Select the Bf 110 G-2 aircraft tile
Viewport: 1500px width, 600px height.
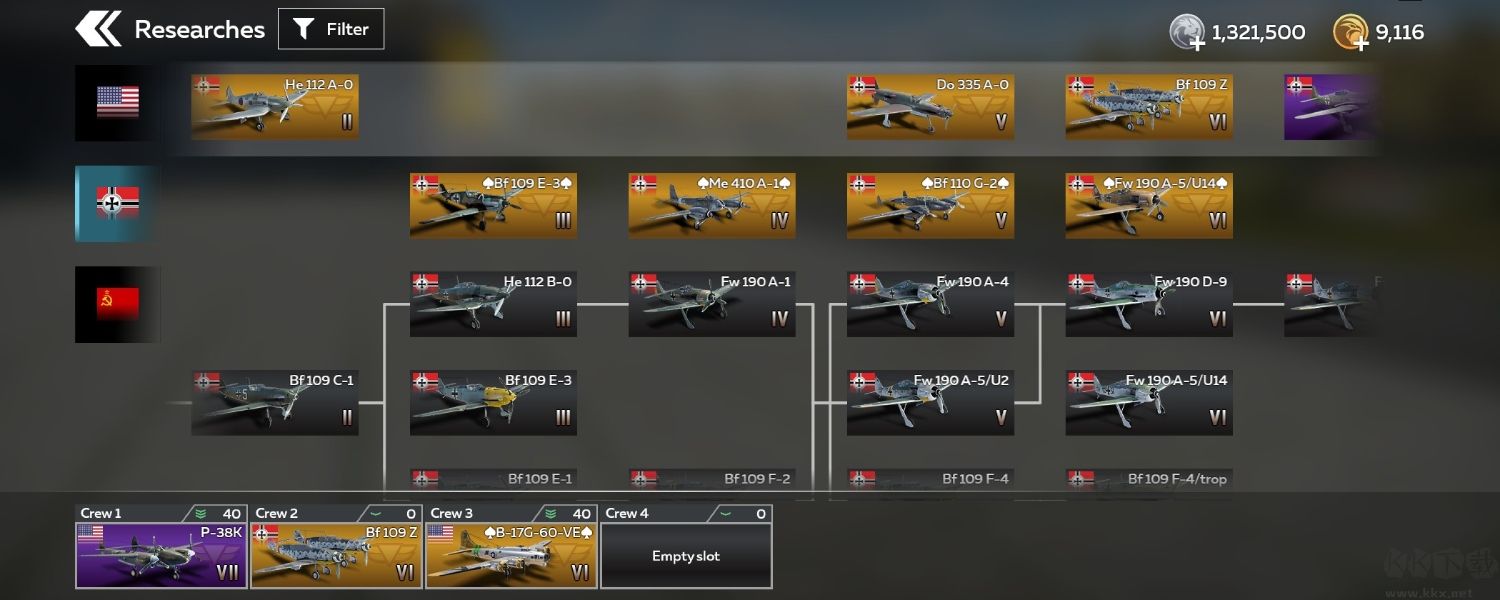930,205
